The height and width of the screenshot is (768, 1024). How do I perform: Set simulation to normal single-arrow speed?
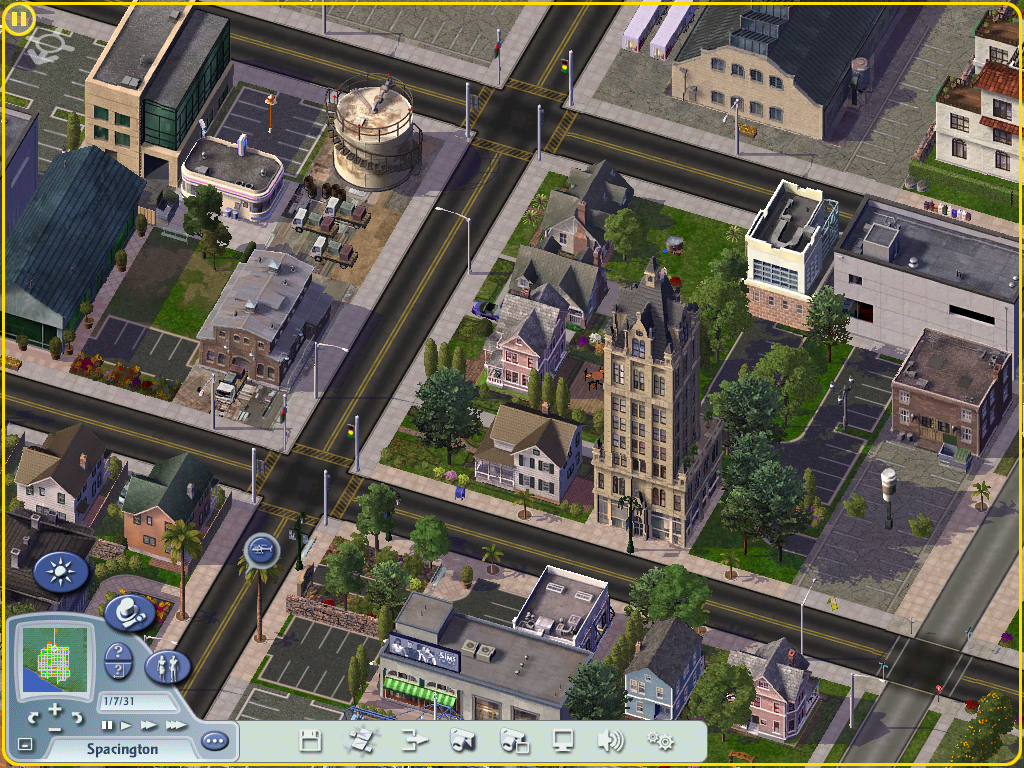coord(127,725)
